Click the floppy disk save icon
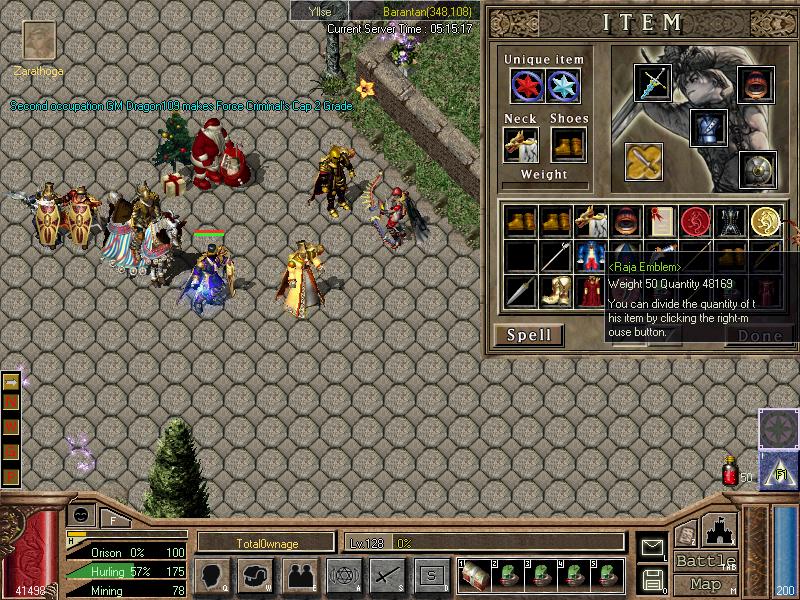Screen dimensions: 800x600 coord(653,578)
